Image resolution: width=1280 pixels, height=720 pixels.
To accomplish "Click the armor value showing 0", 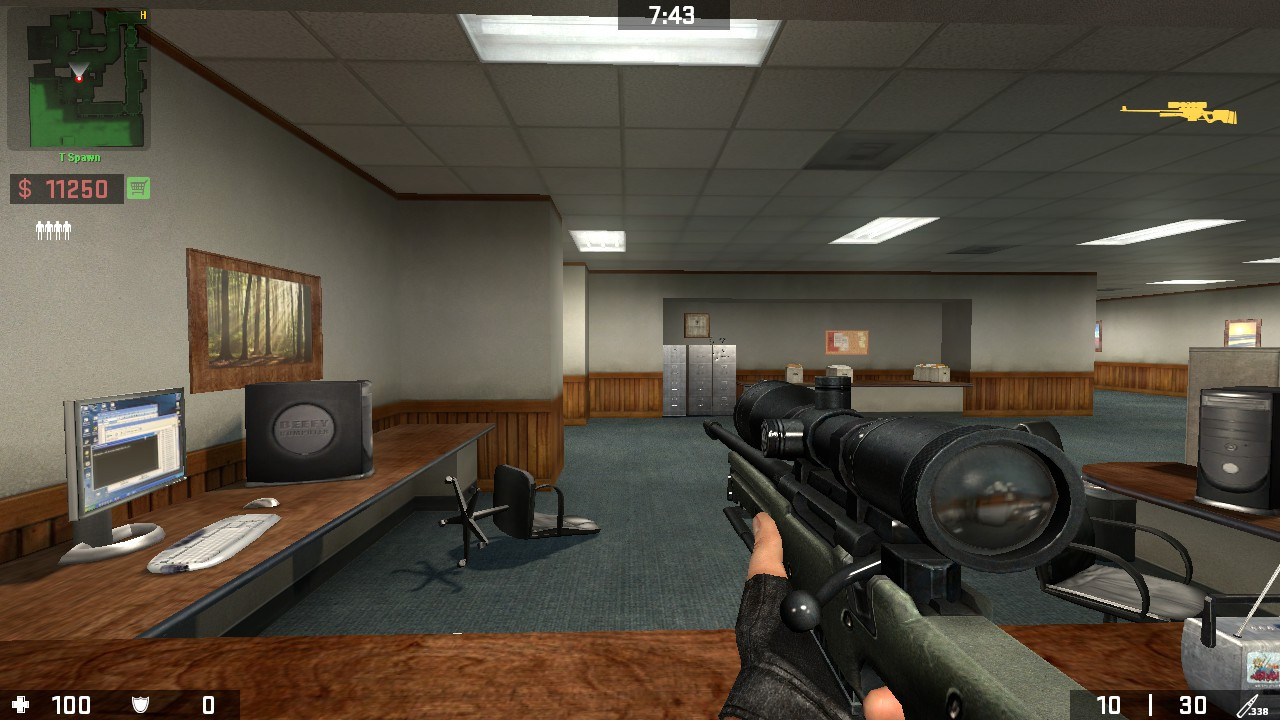I will [x=210, y=704].
